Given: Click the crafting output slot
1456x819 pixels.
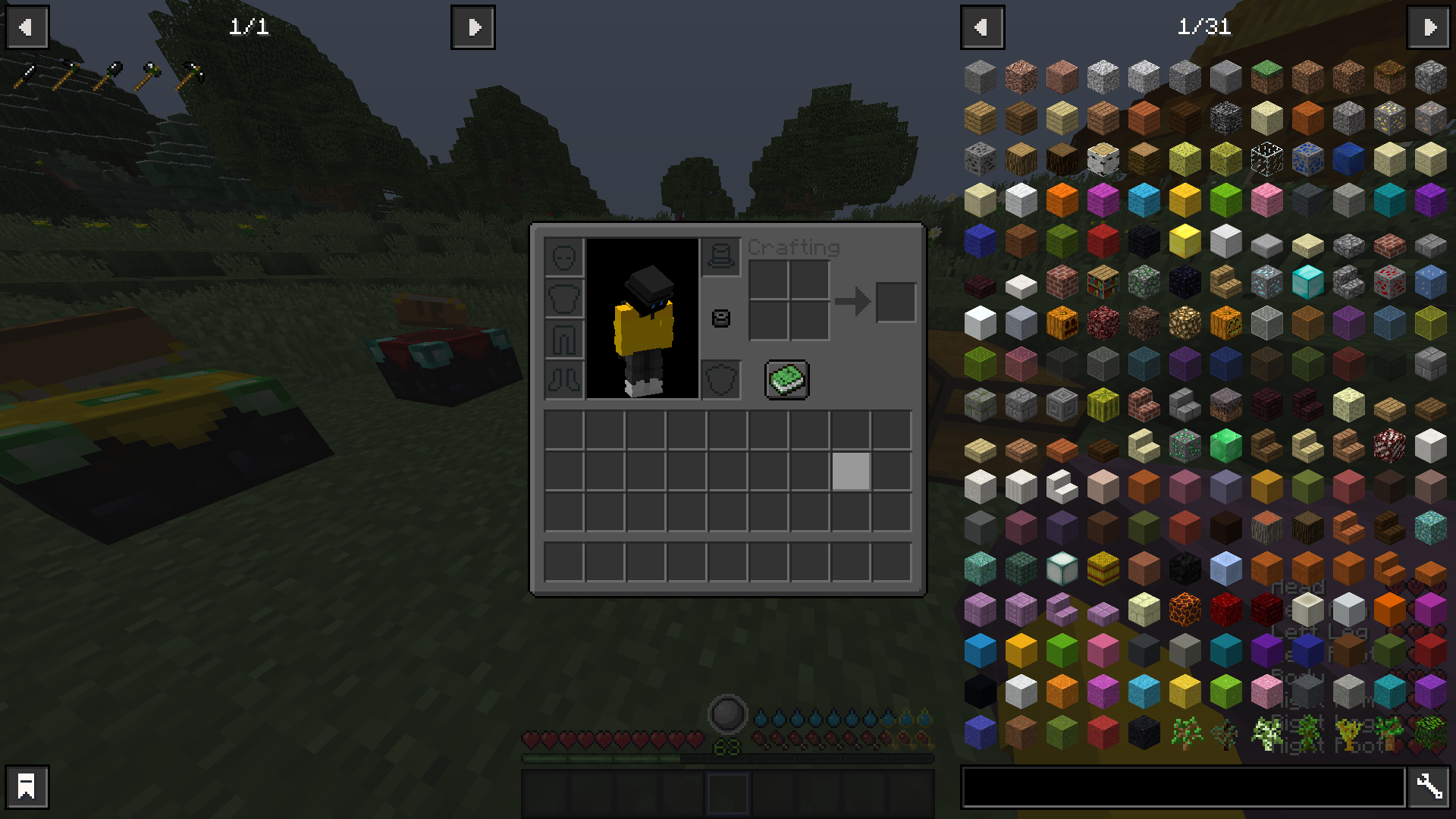Looking at the screenshot, I should pyautogui.click(x=896, y=301).
